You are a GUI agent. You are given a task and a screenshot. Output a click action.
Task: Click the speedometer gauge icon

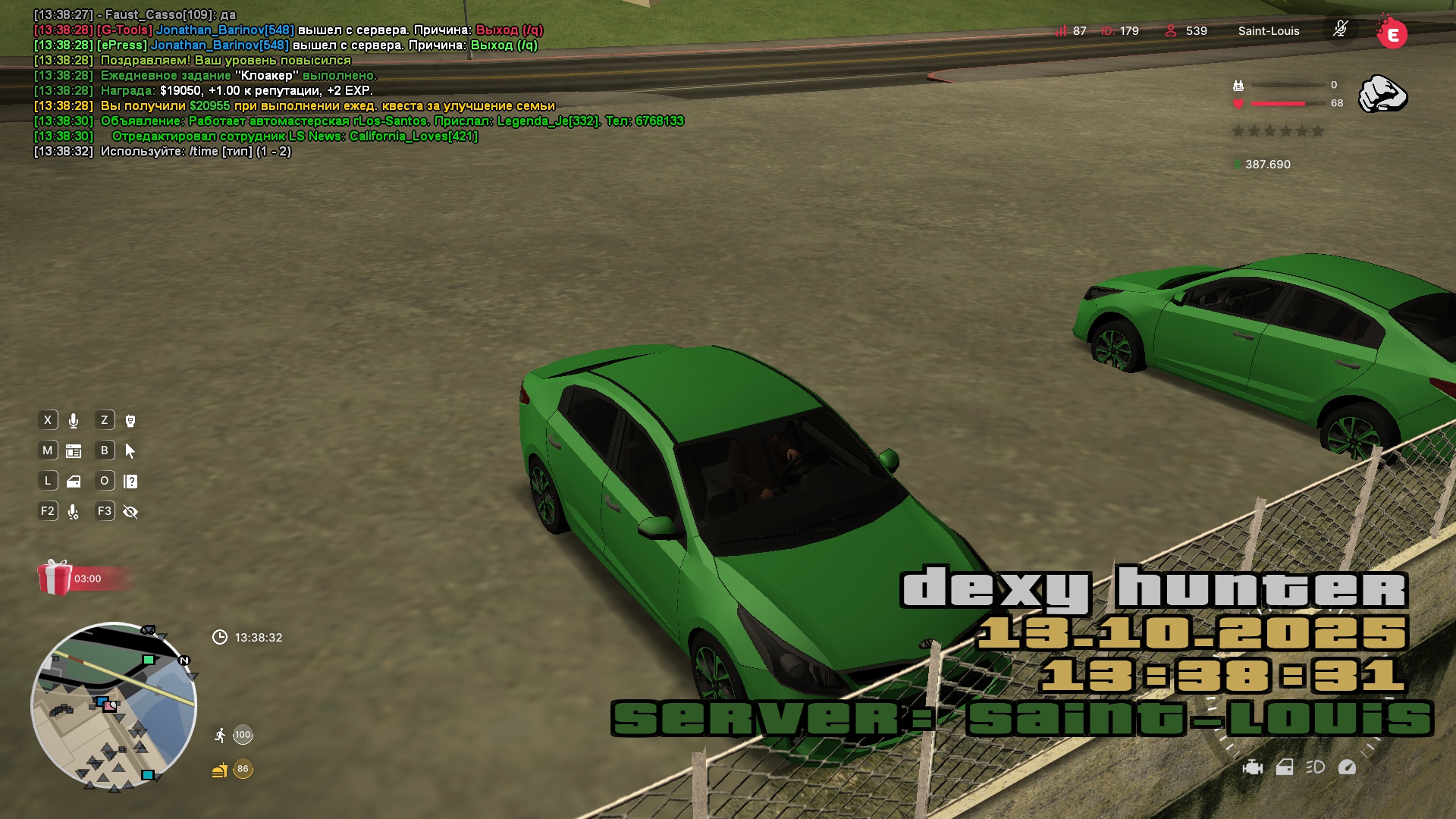coord(1348,767)
